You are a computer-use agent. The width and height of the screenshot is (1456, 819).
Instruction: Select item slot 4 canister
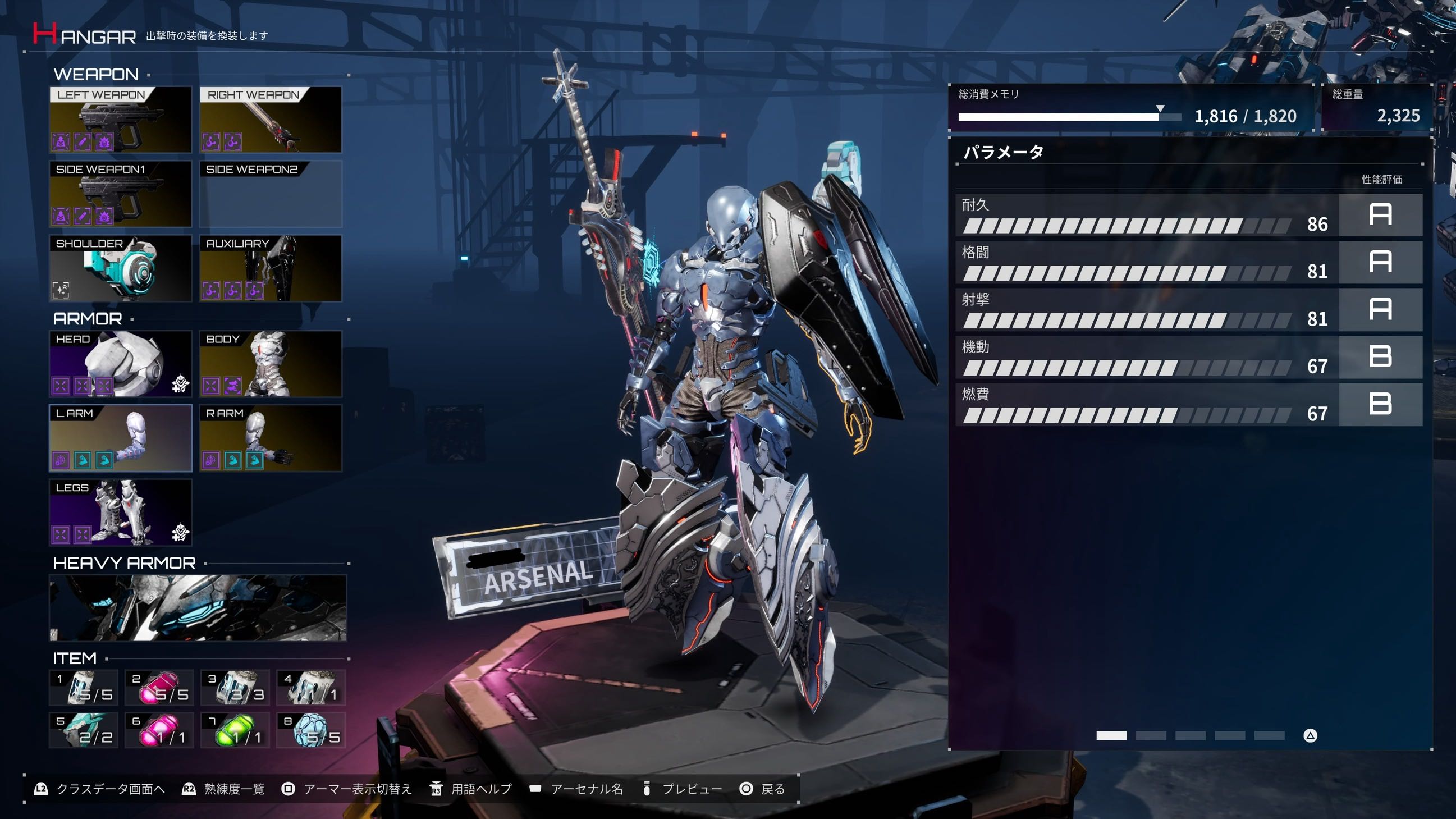[311, 687]
